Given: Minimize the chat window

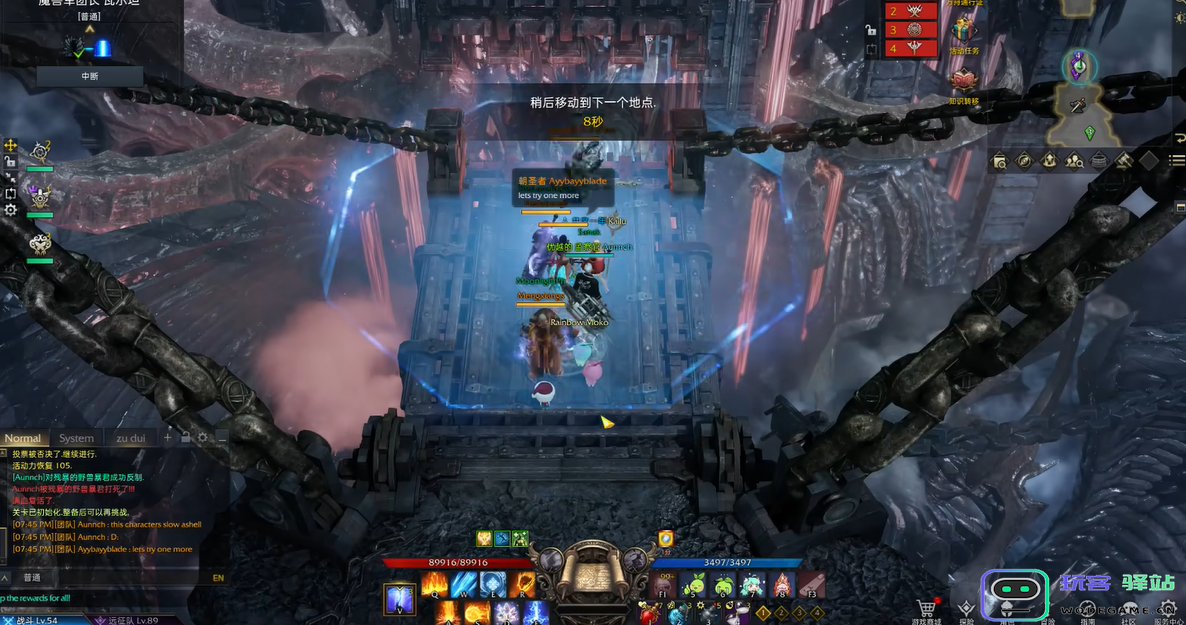Looking at the screenshot, I should click(221, 437).
